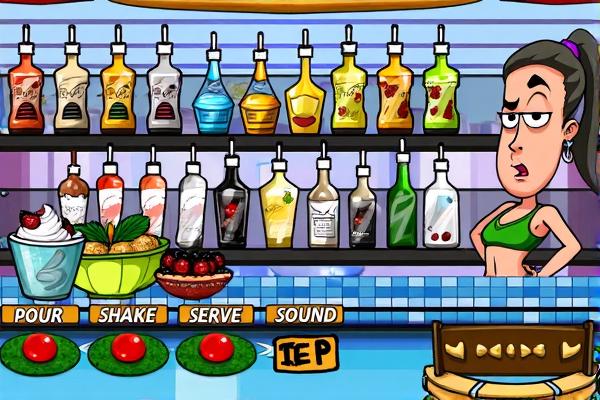This screenshot has width=600, height=400.
Task: Click the red button under POUR
Action: point(40,348)
